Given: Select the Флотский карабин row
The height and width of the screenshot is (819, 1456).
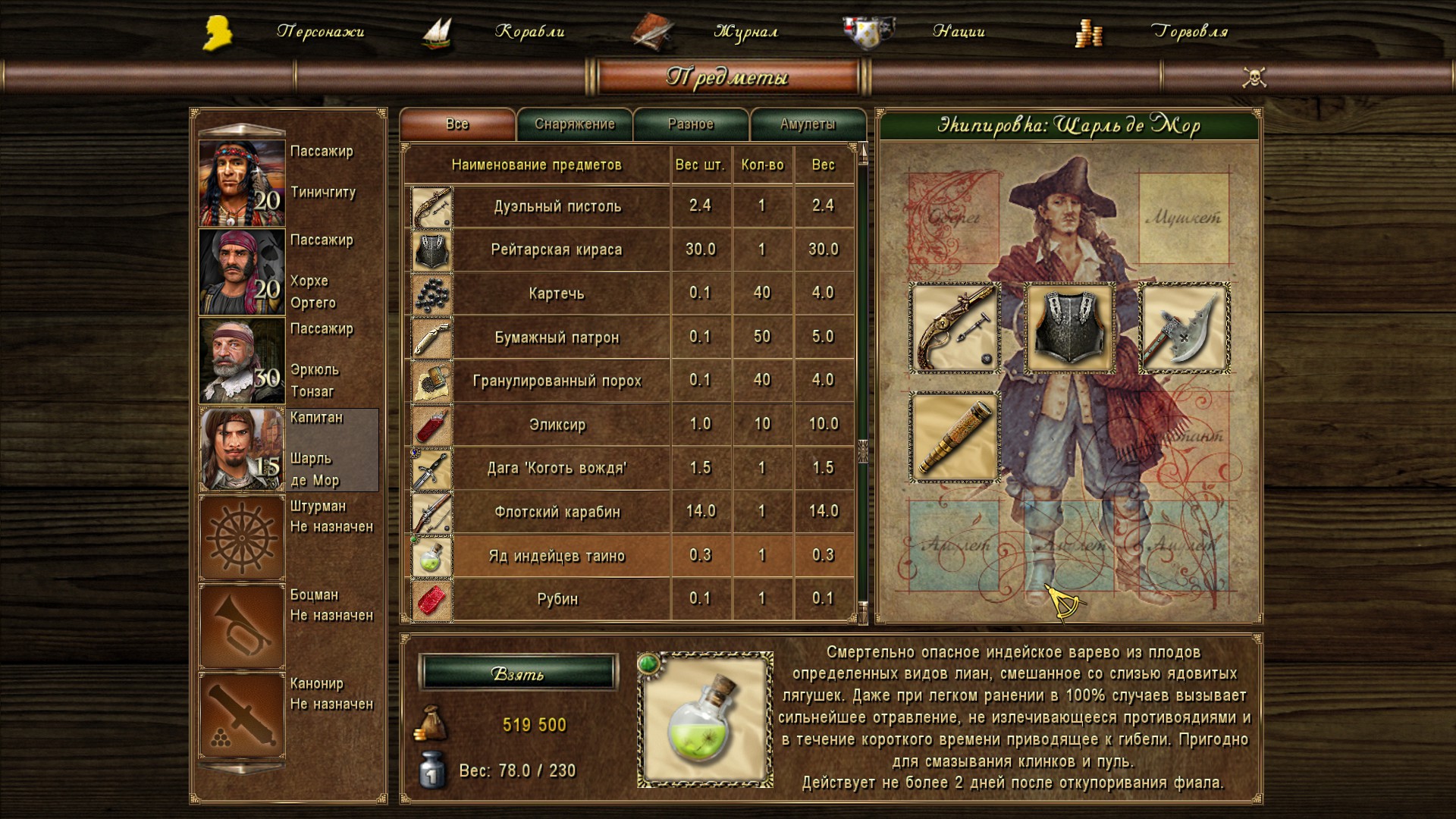Looking at the screenshot, I should coord(557,512).
